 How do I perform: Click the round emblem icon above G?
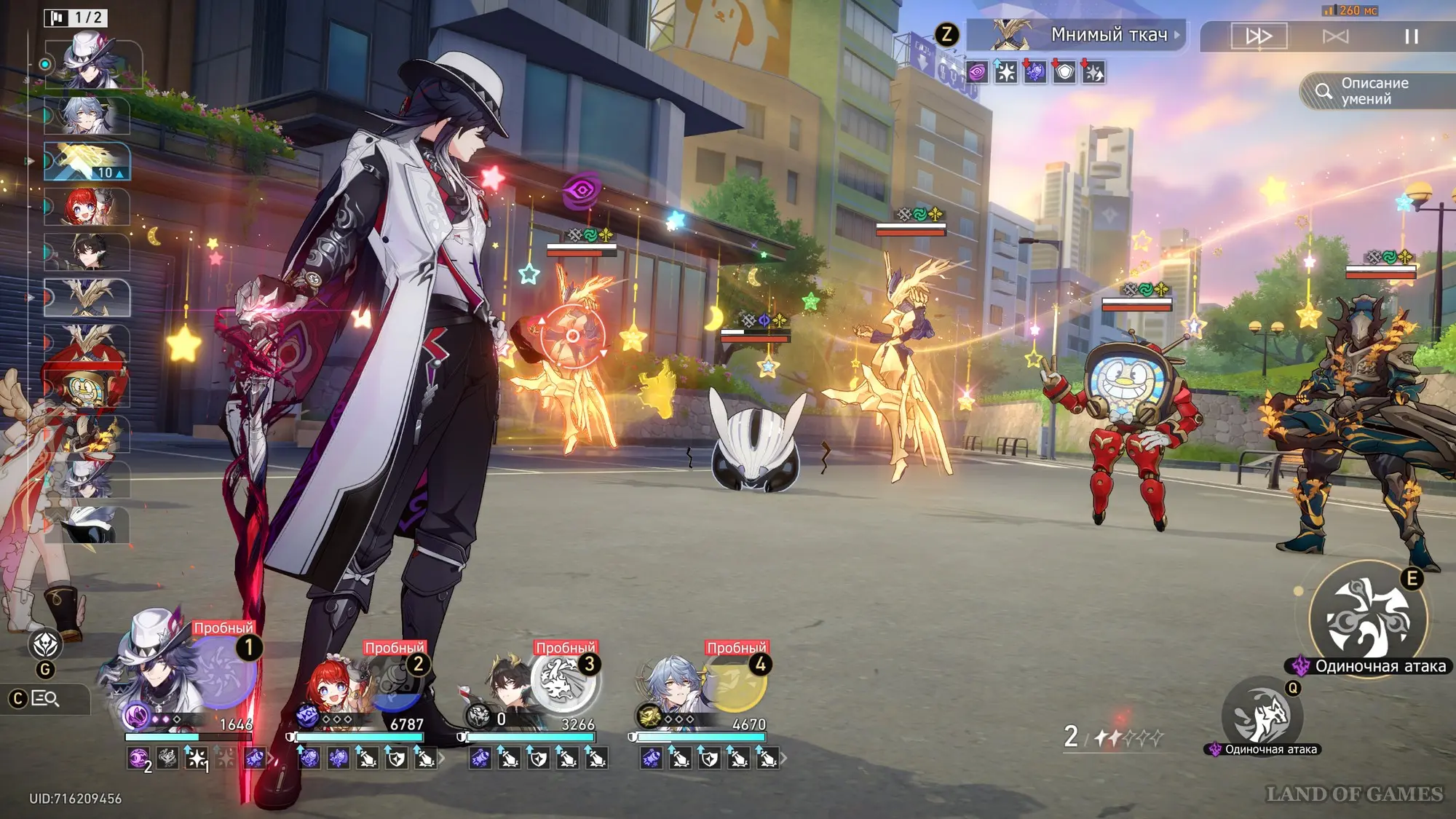coord(45,644)
